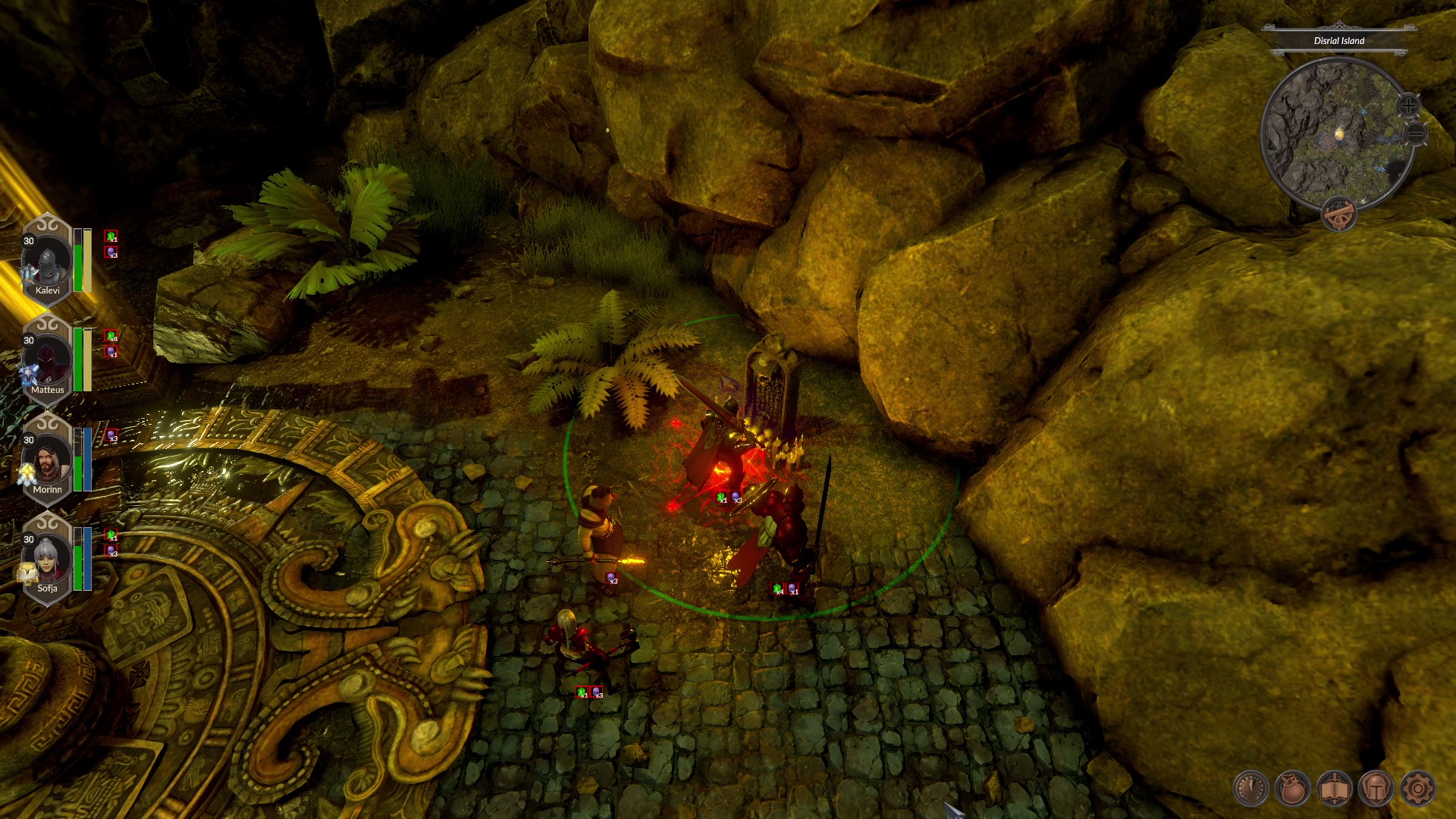The height and width of the screenshot is (819, 1456).
Task: Open the character equipment helmet icon
Action: [x=1376, y=789]
